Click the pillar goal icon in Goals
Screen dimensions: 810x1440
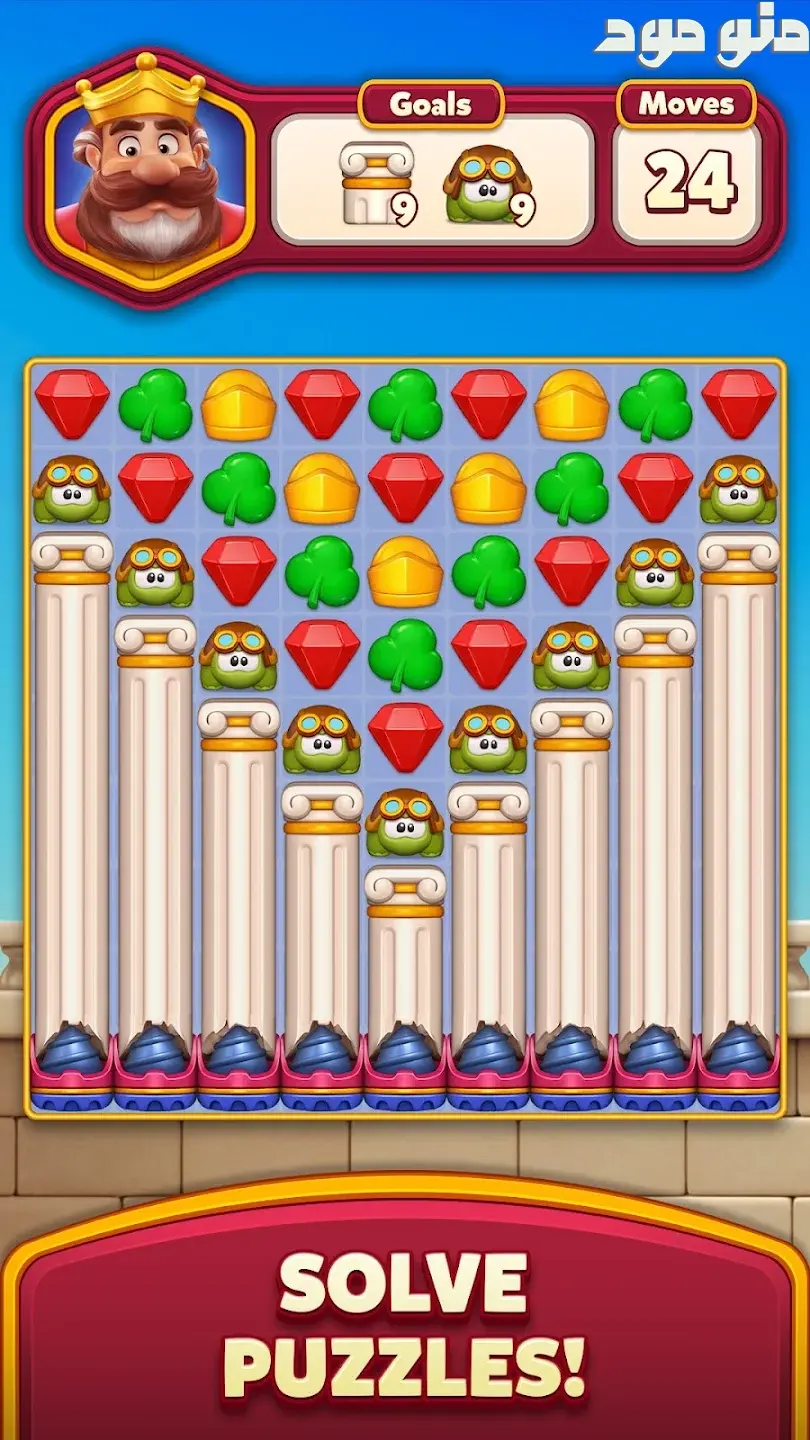pyautogui.click(x=375, y=182)
